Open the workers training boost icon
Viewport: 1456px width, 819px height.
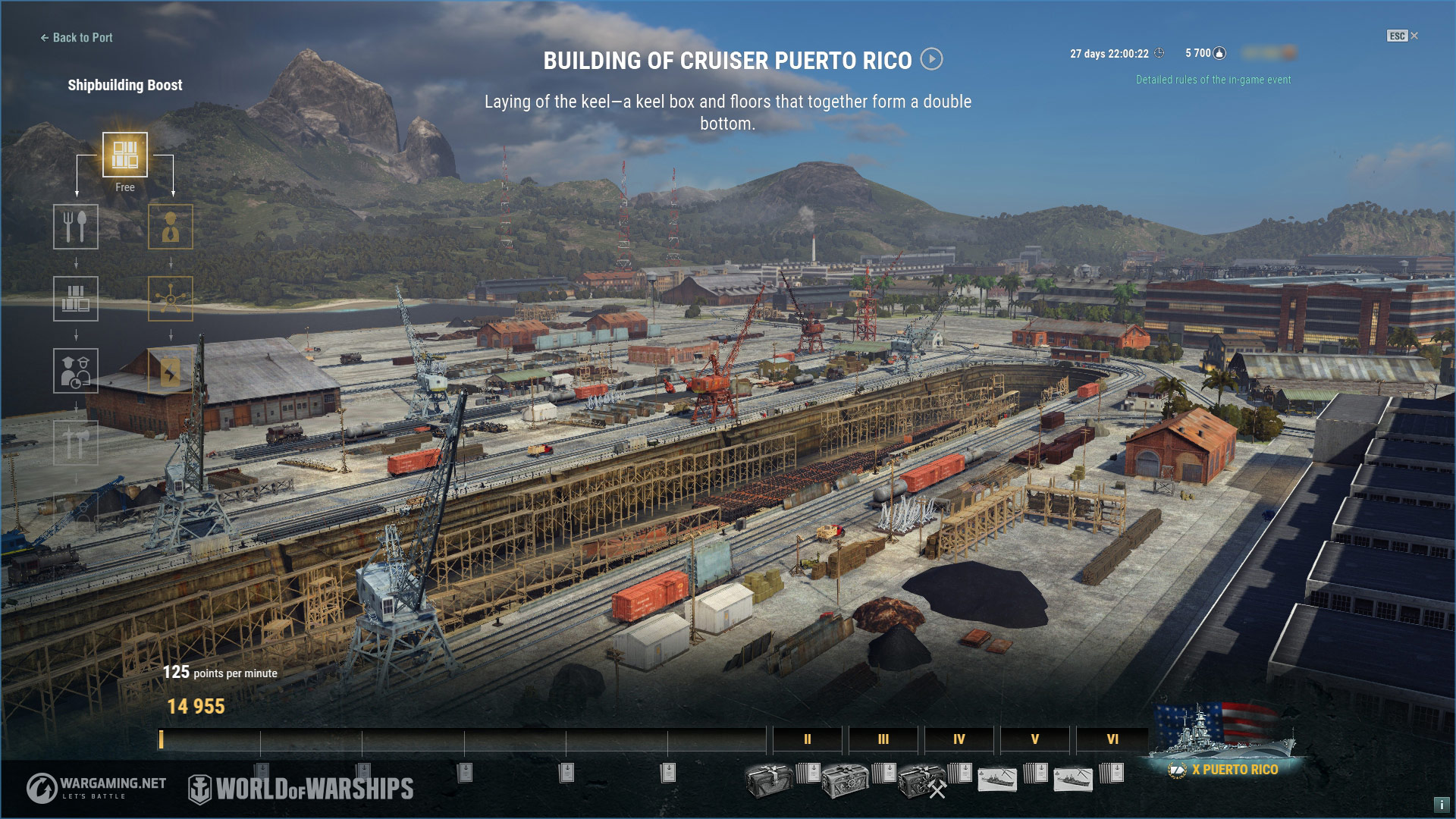[77, 370]
